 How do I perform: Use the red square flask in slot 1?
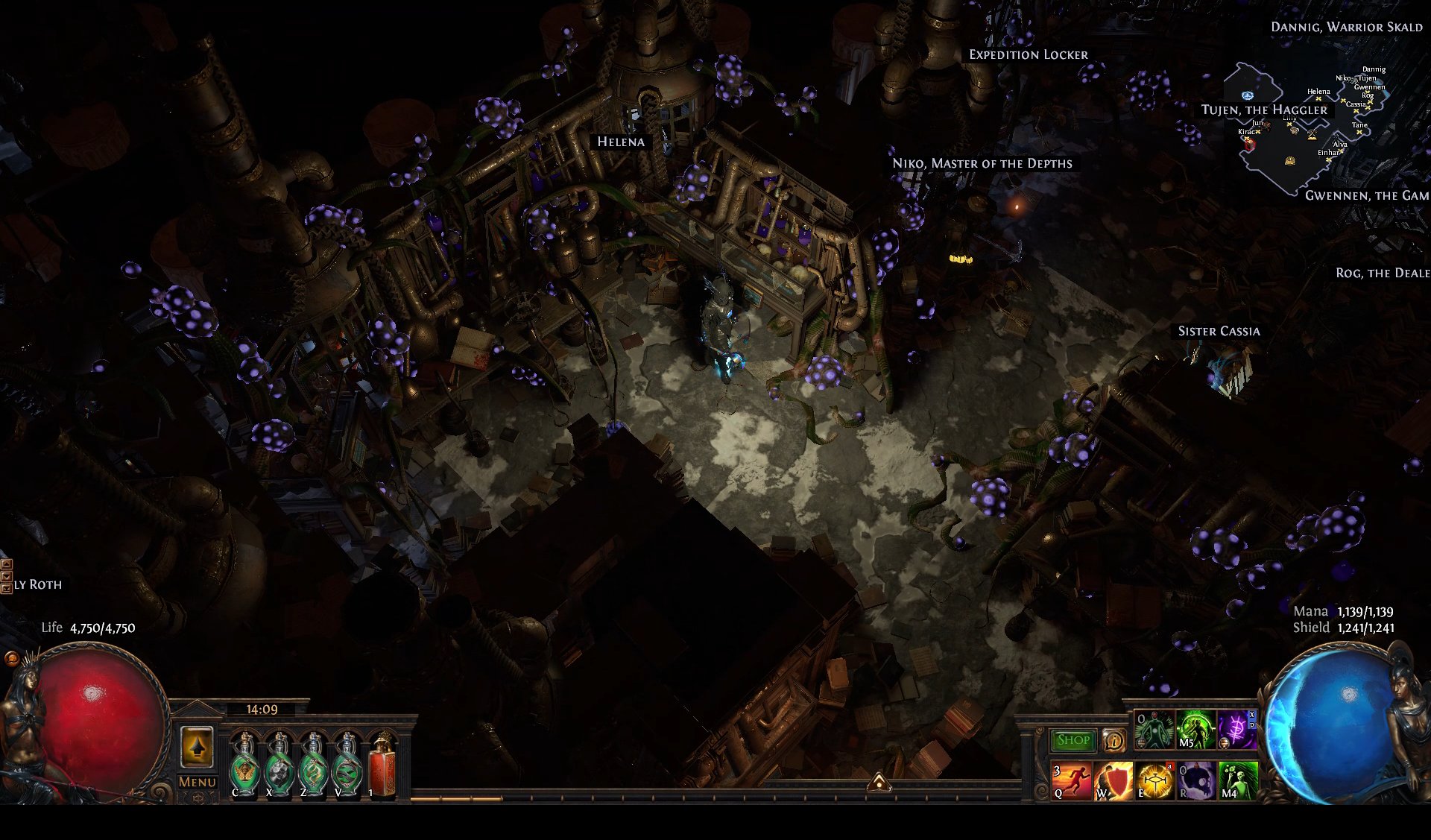(x=382, y=765)
